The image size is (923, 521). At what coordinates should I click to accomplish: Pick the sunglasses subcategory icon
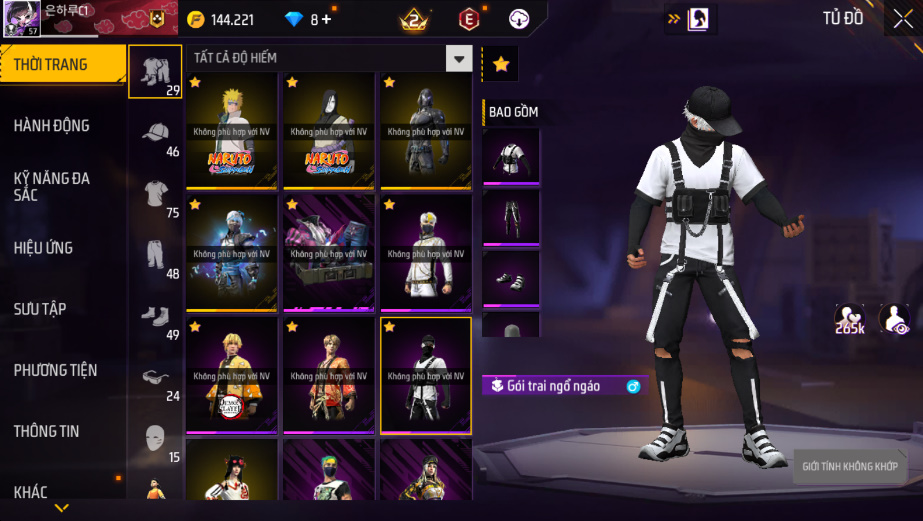[155, 377]
